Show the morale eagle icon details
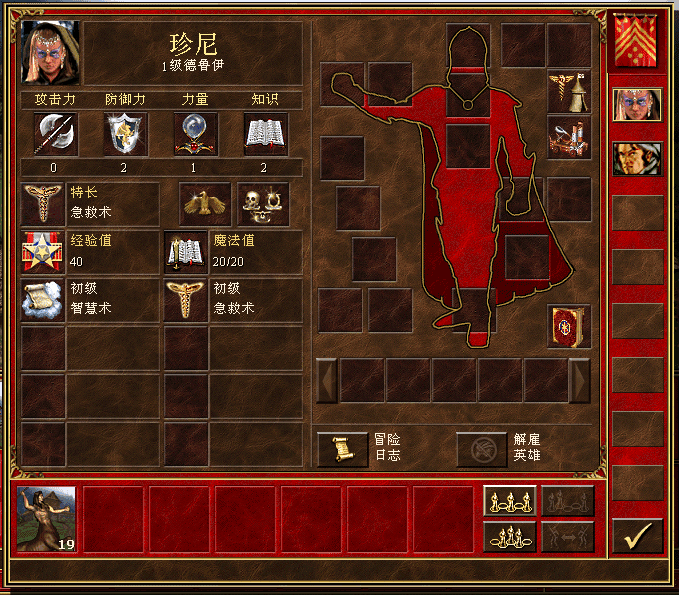This screenshot has height=595, width=679. (205, 204)
